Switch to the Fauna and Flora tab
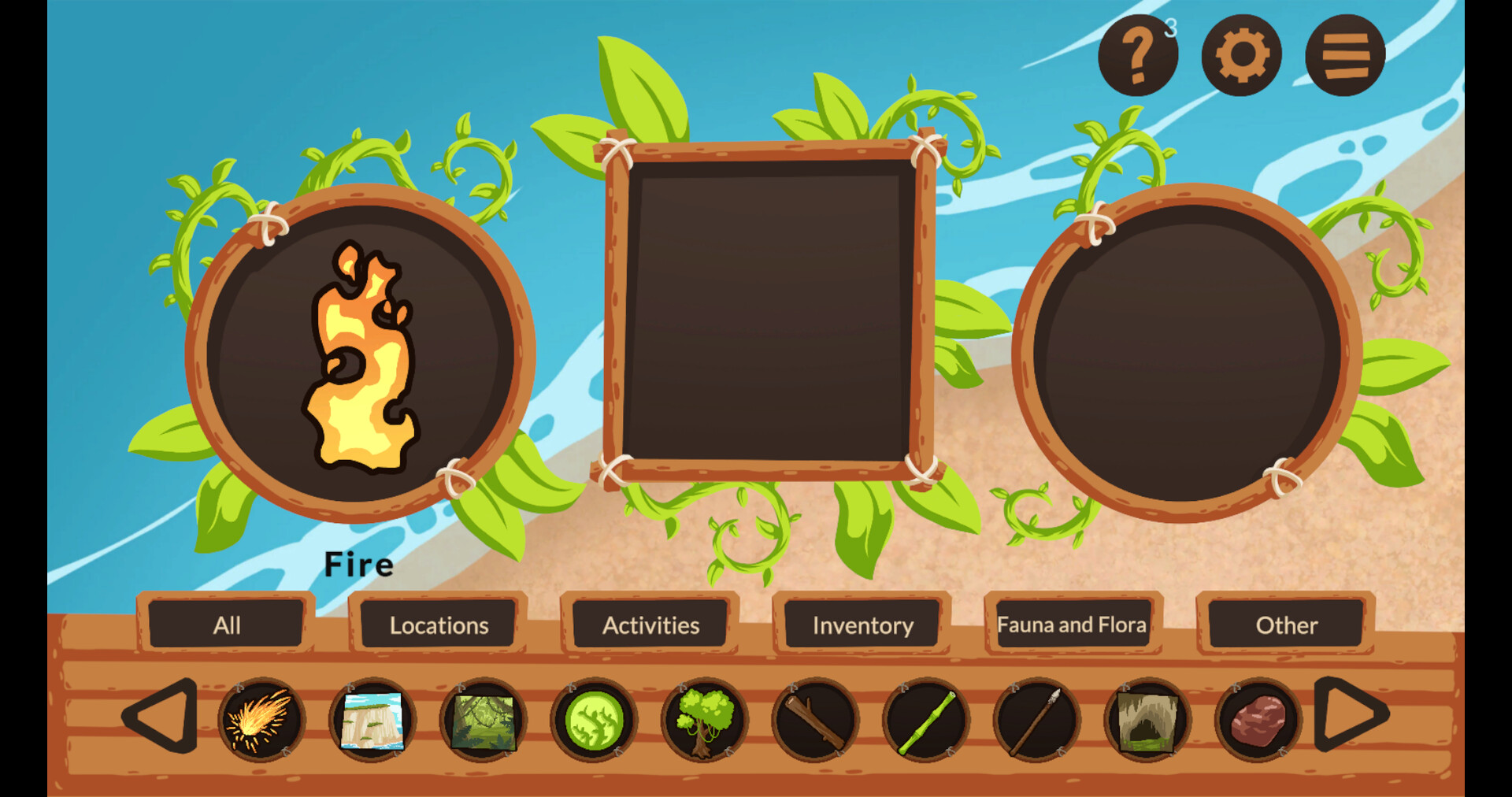 tap(1072, 625)
